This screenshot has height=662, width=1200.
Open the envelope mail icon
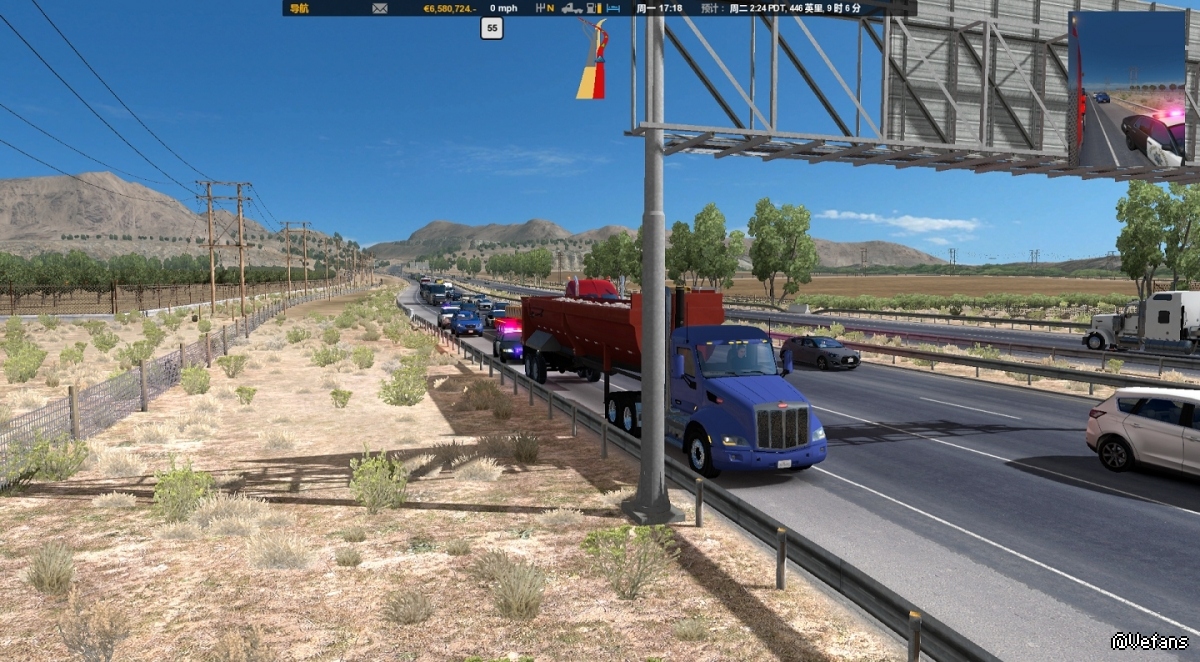pos(380,8)
